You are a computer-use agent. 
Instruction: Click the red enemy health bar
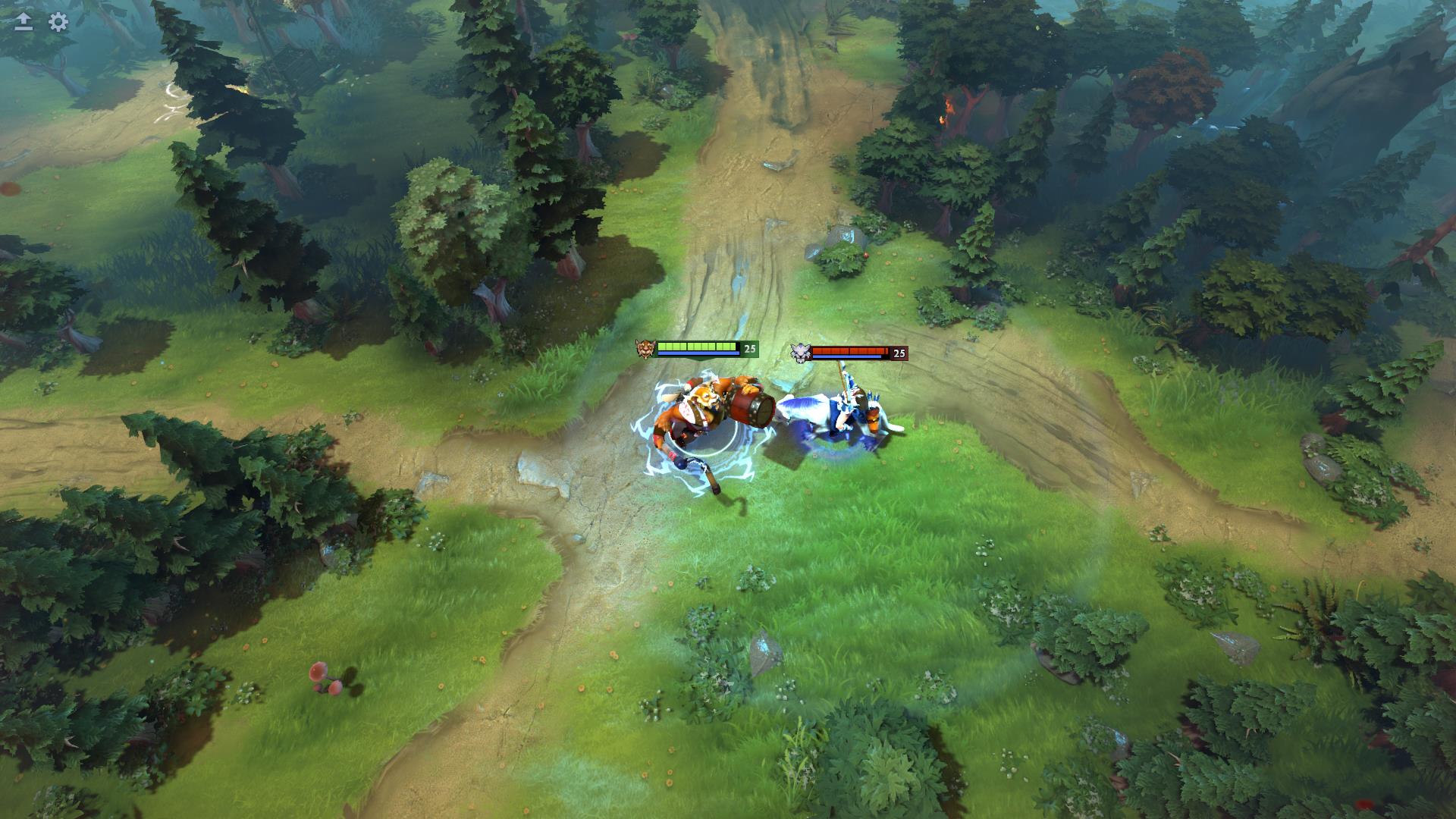[849, 350]
